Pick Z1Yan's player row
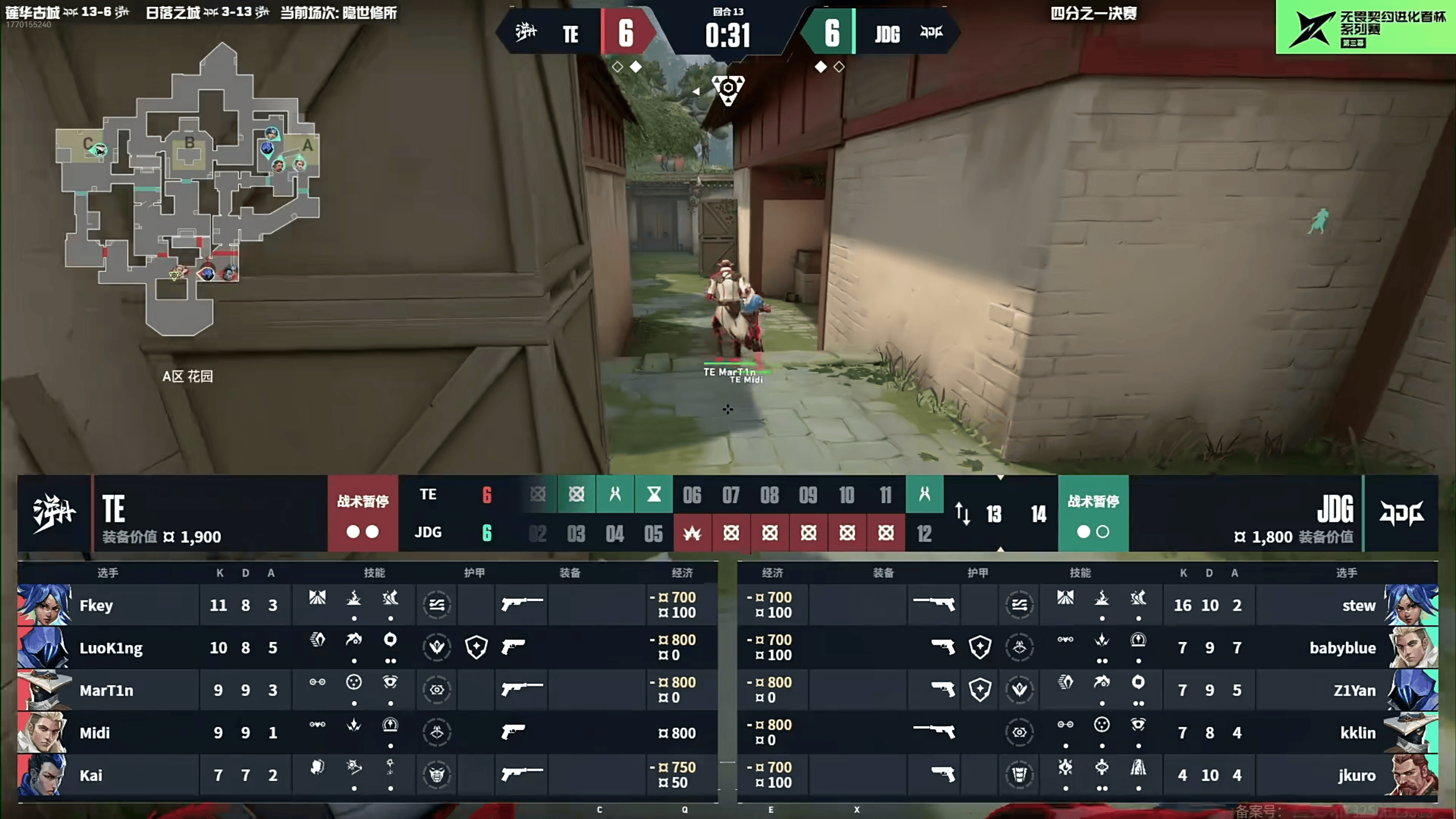 click(x=1087, y=690)
